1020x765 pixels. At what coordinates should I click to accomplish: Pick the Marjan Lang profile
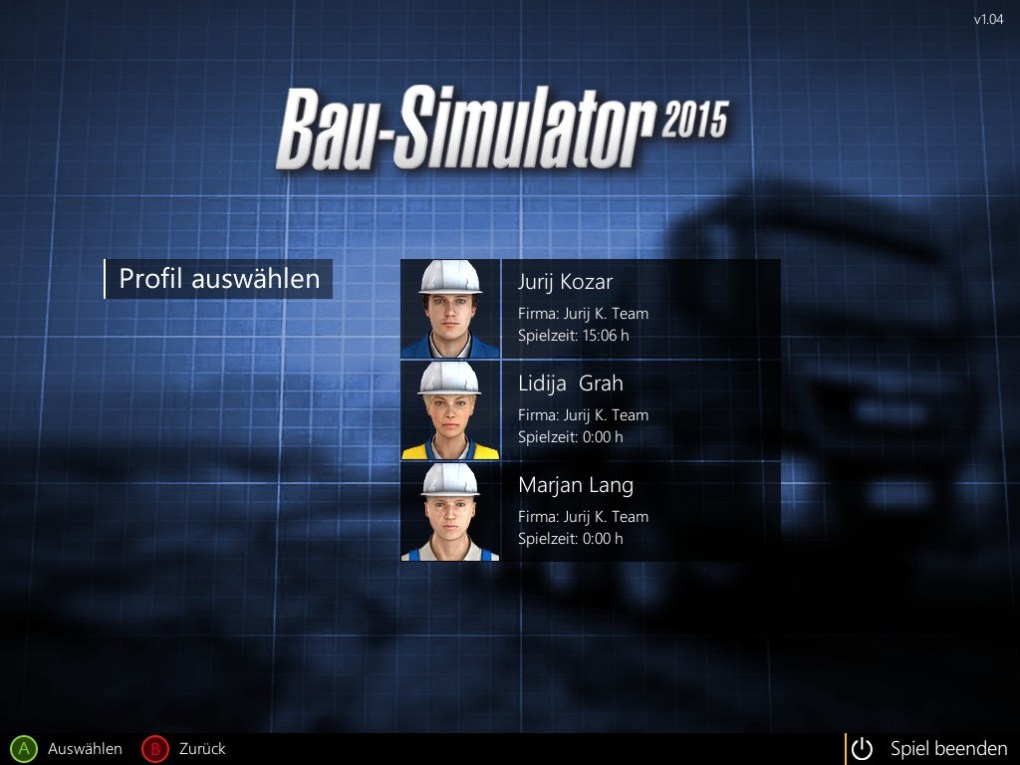point(590,511)
